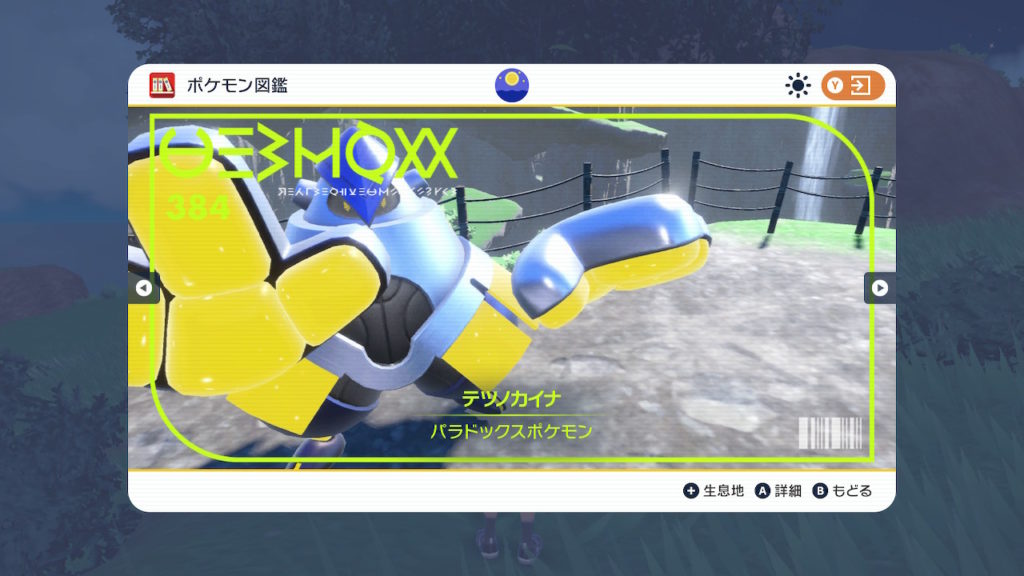The image size is (1024, 576).
Task: Go to the previous Pokédex entry arrow
Action: [x=143, y=288]
